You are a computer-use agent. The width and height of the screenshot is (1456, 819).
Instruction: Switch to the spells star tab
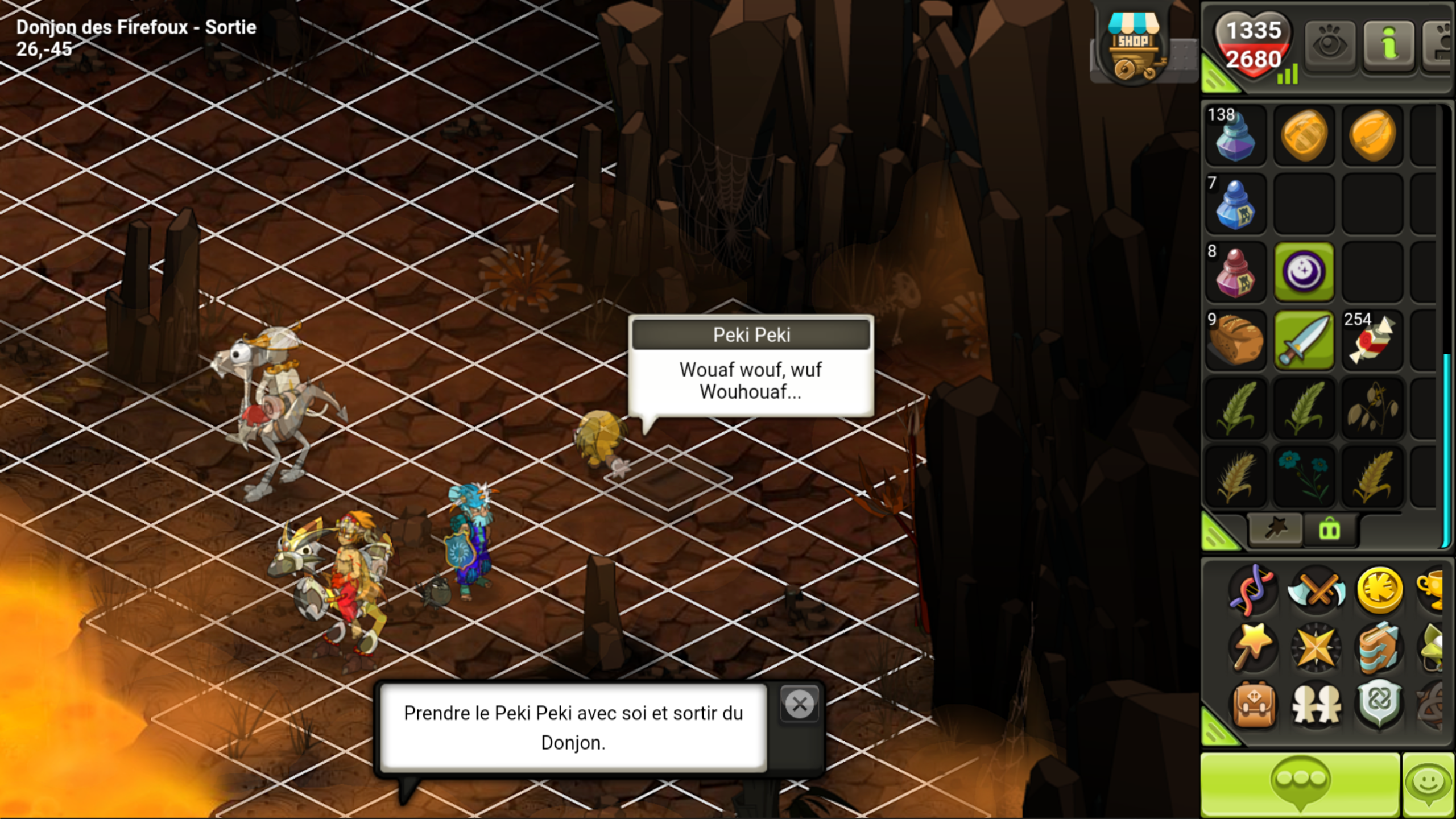[1275, 530]
